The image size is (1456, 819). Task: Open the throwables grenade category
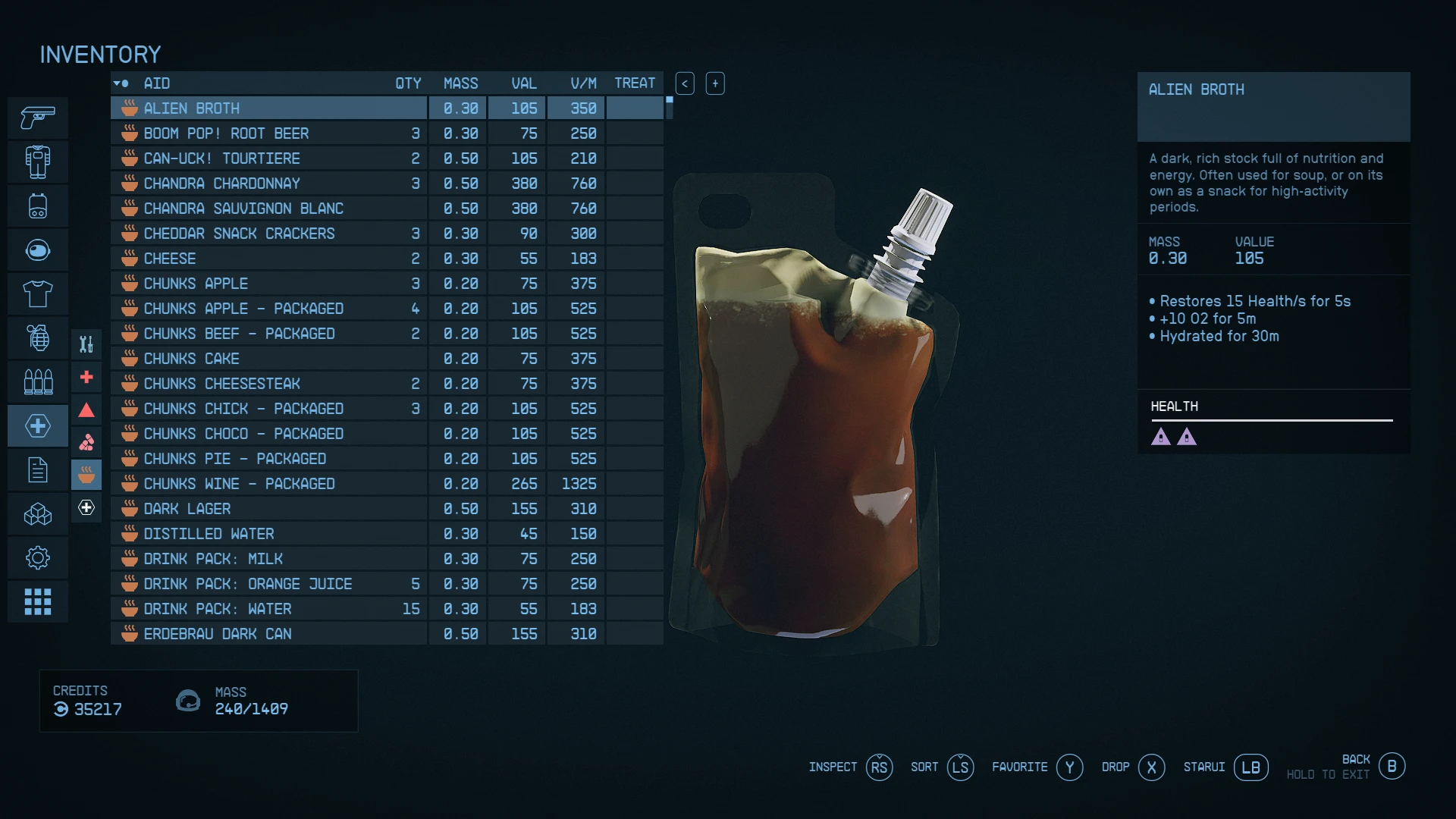(38, 337)
